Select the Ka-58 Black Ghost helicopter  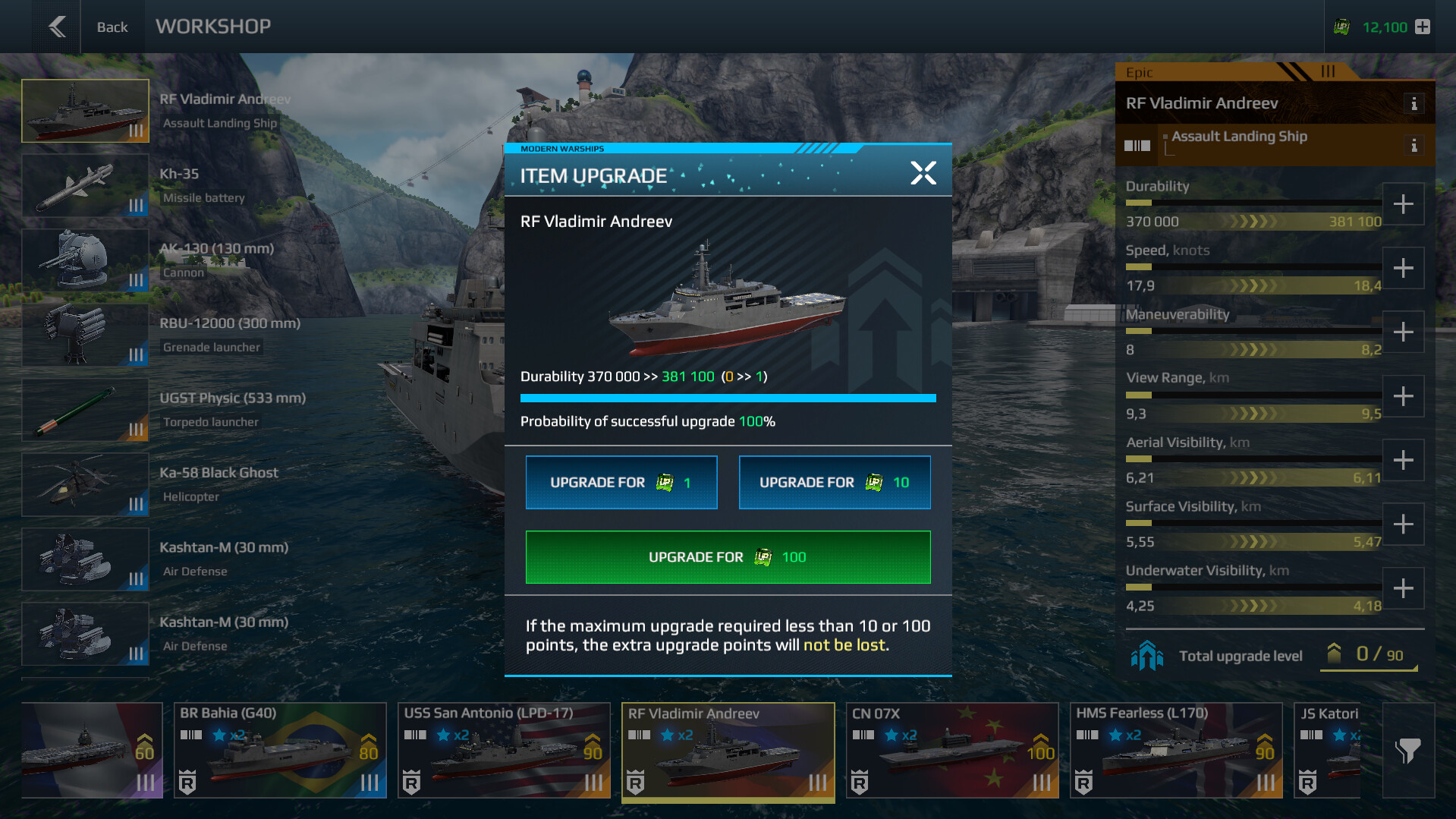85,485
